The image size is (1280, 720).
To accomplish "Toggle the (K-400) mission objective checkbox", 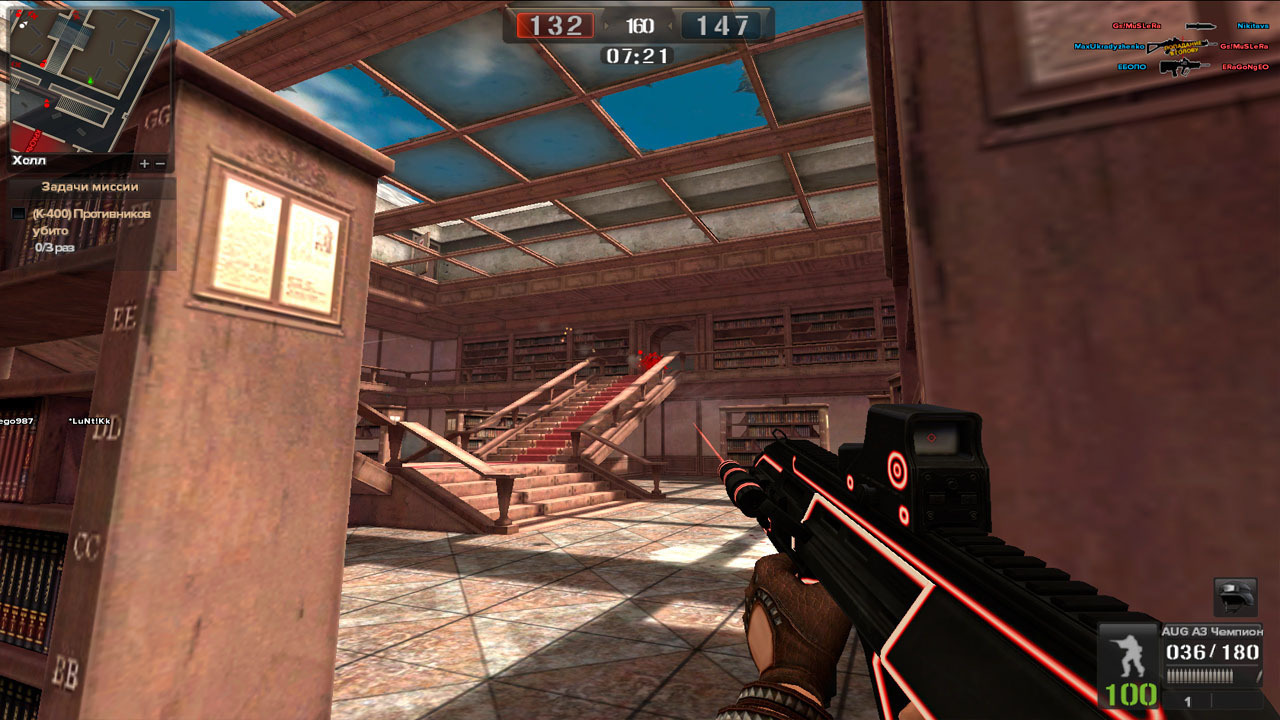I will (19, 214).
